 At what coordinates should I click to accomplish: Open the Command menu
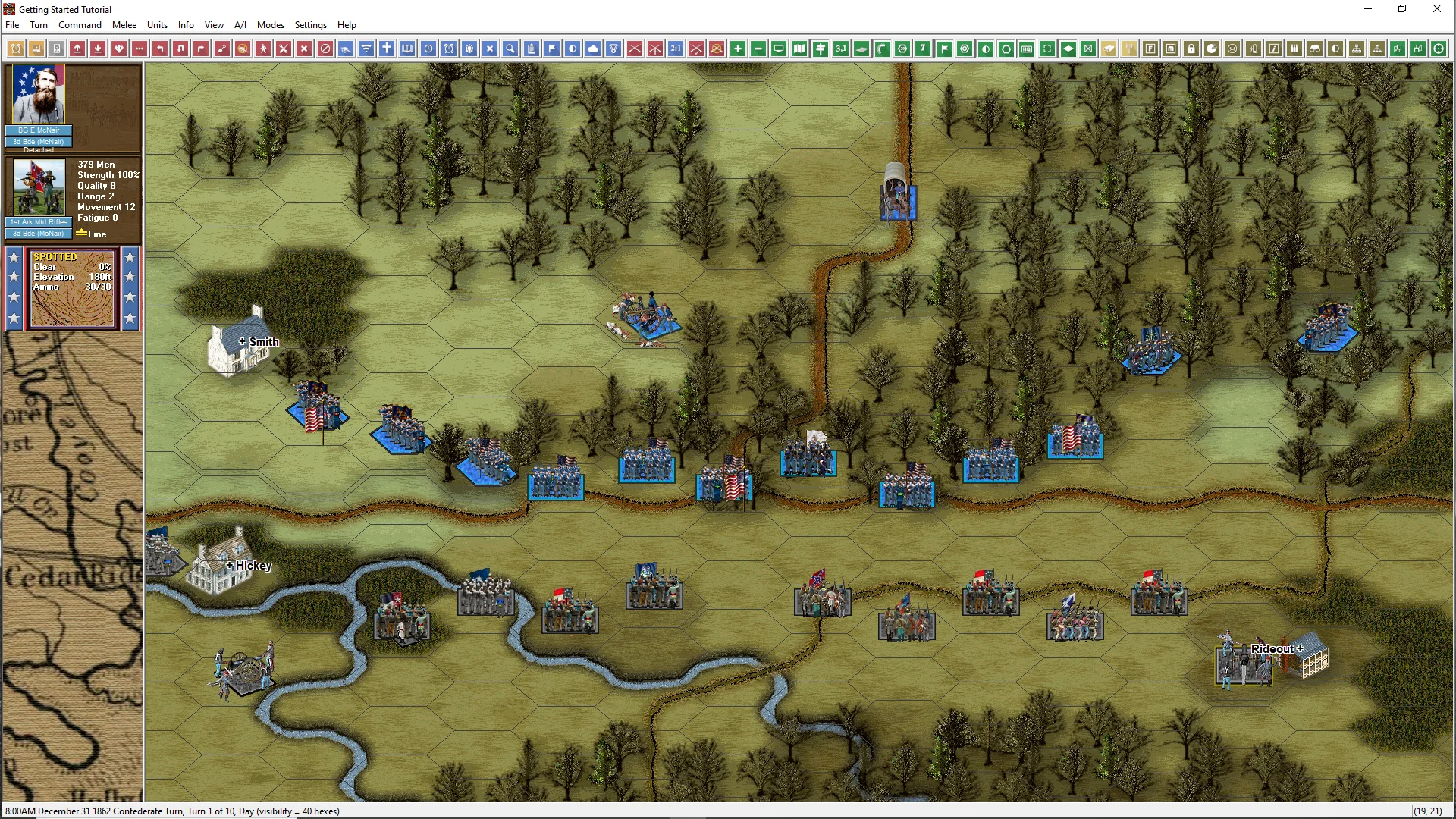(x=80, y=25)
